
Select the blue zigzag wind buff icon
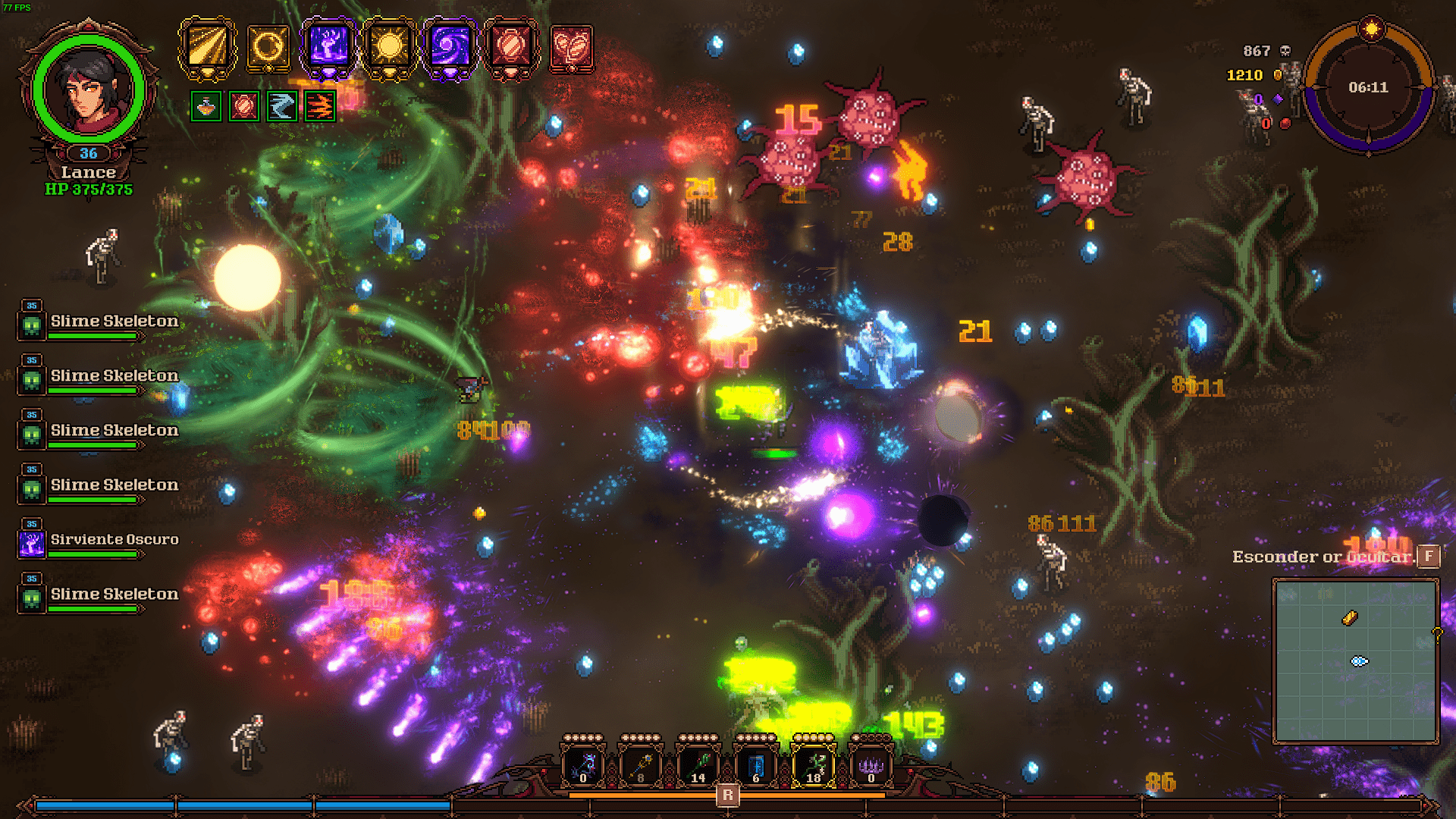tap(281, 106)
